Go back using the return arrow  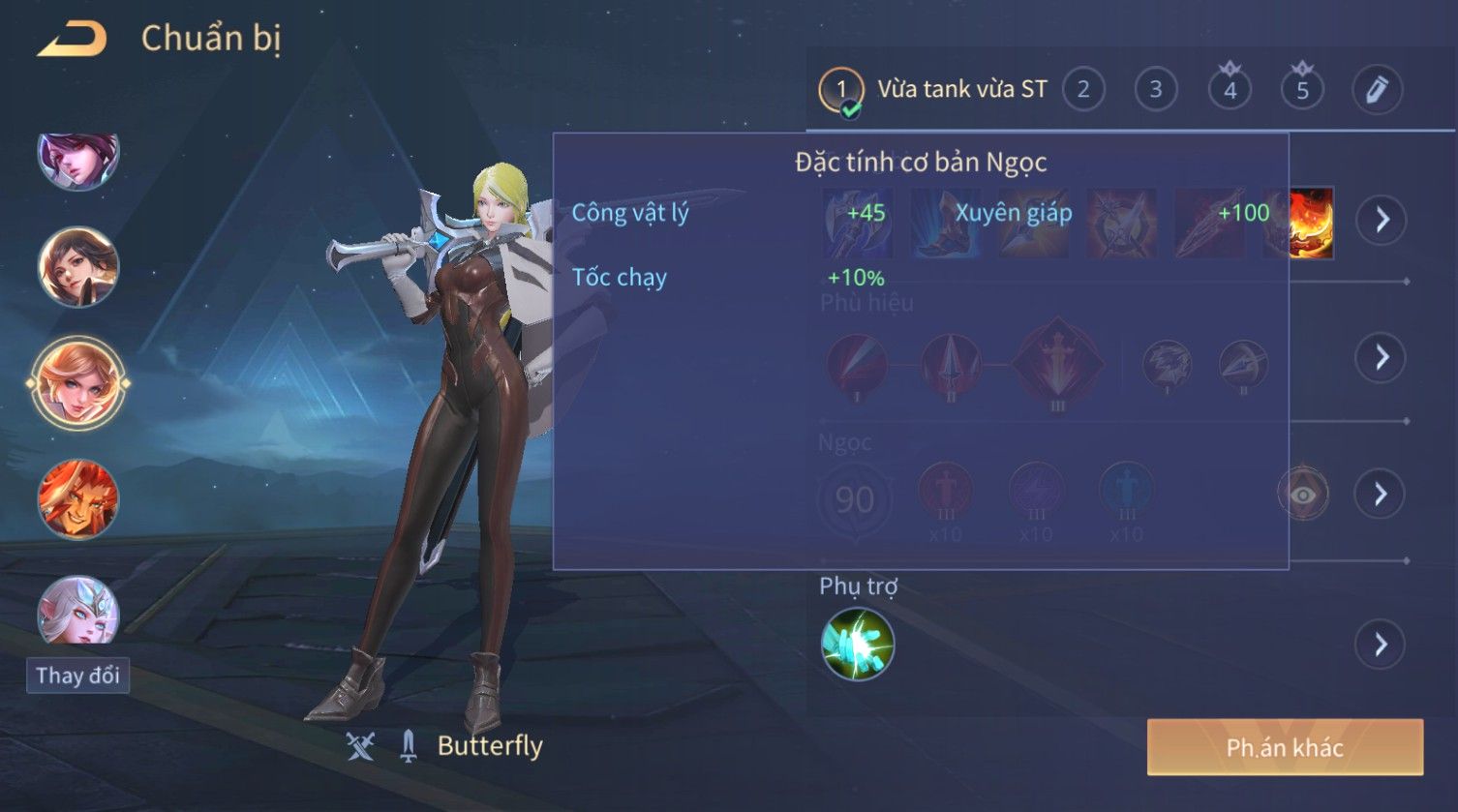click(x=72, y=40)
